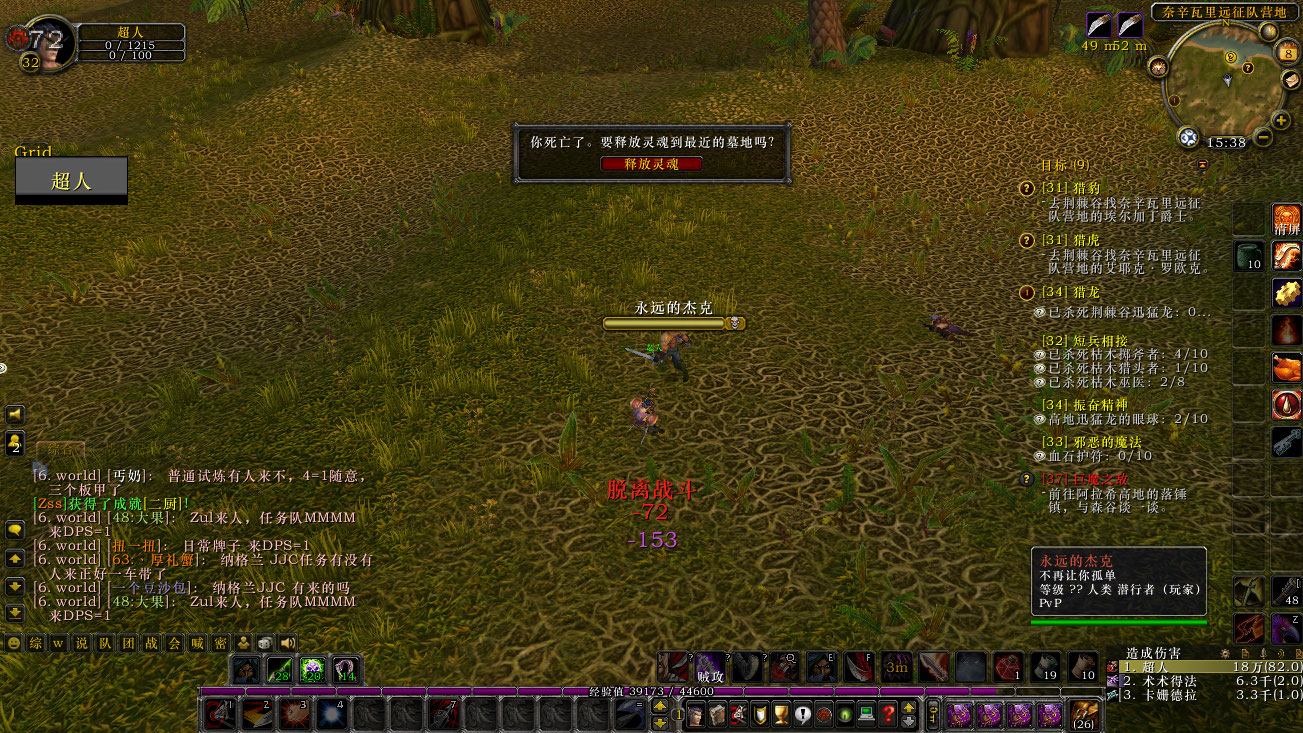Open the minimap tracking magnifier dropdown

1189,136
